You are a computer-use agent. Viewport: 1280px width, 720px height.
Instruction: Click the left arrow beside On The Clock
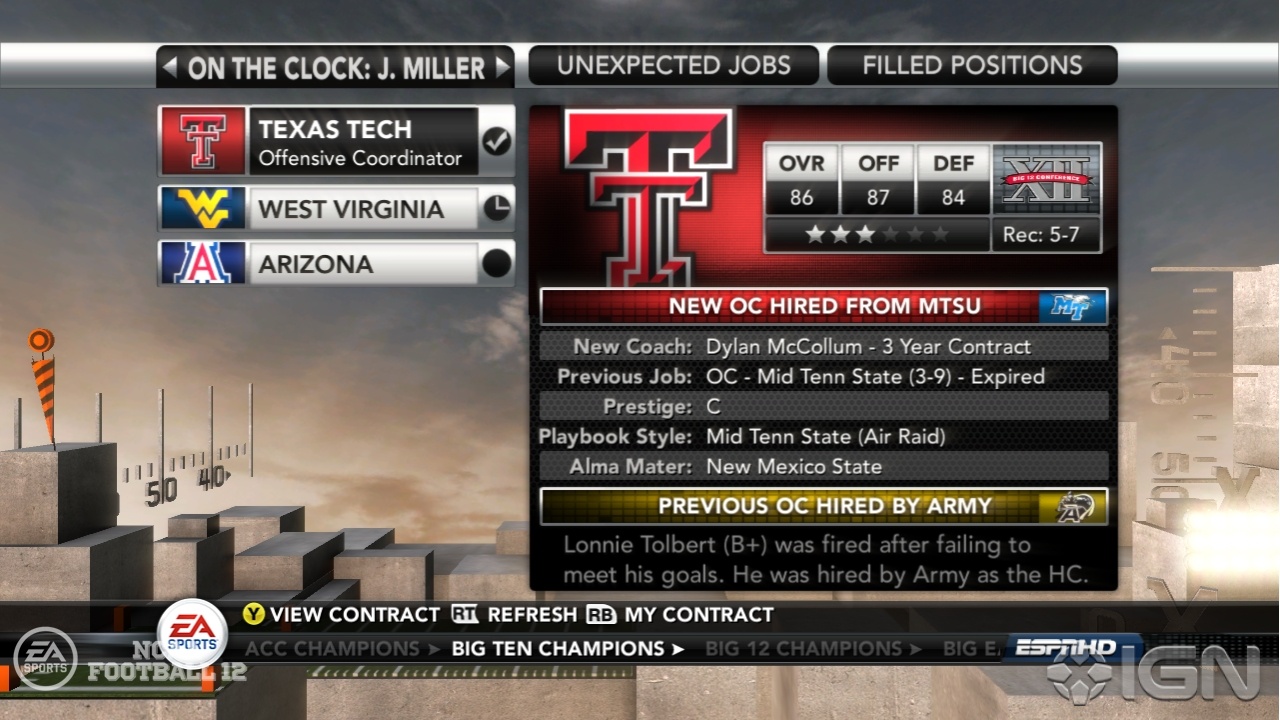point(170,68)
